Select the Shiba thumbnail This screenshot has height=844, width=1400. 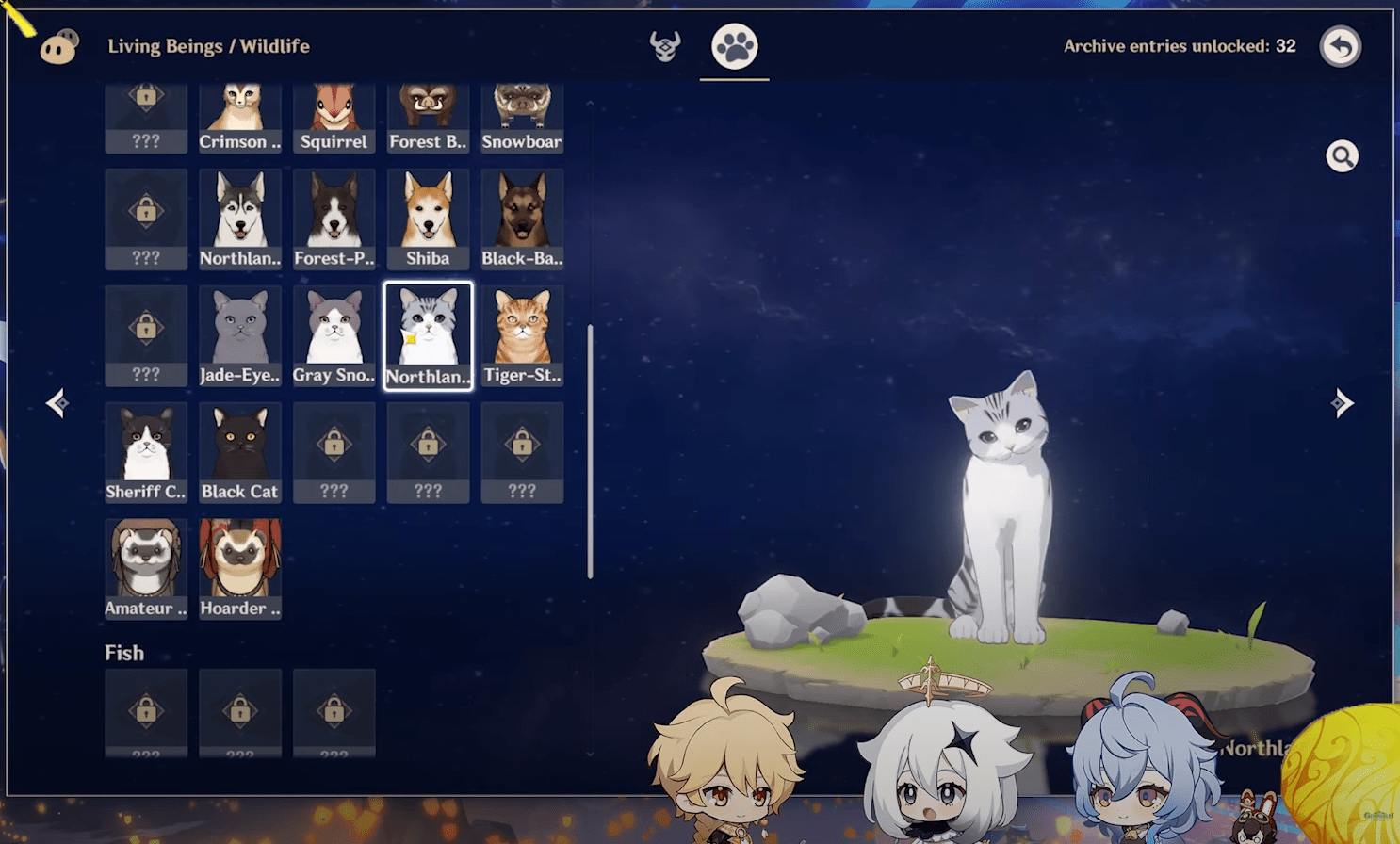(428, 217)
